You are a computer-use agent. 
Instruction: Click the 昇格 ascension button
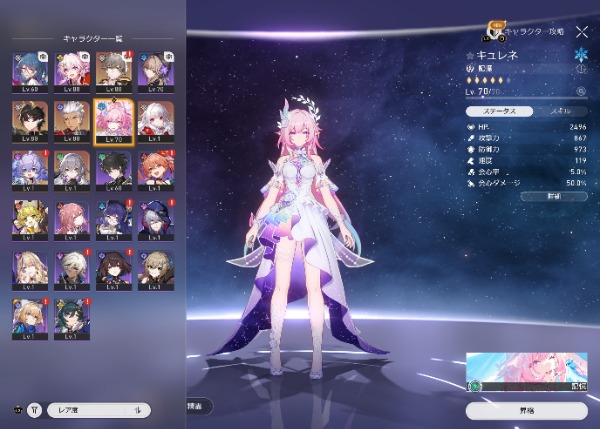pos(527,410)
